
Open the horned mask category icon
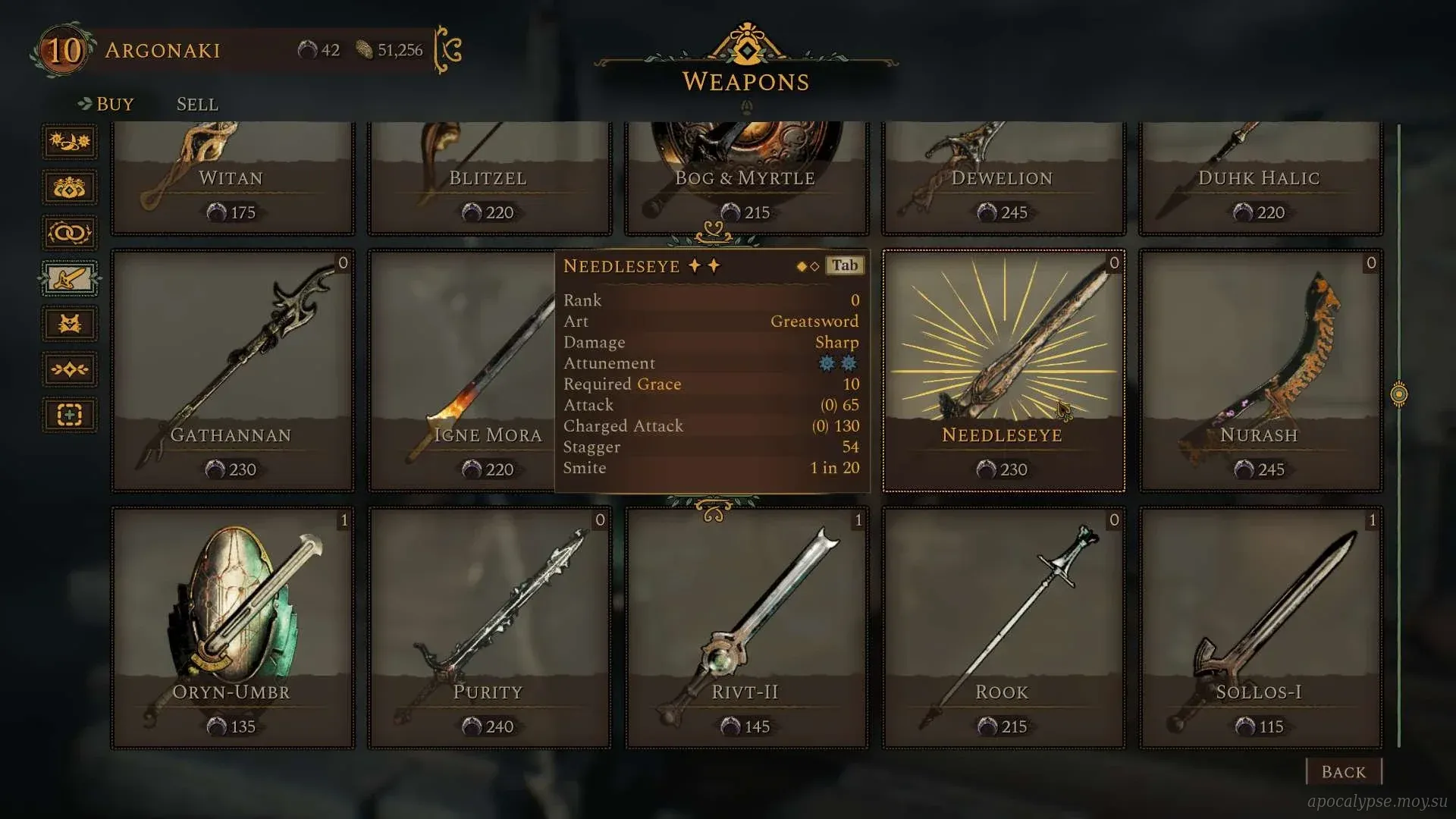(x=69, y=324)
